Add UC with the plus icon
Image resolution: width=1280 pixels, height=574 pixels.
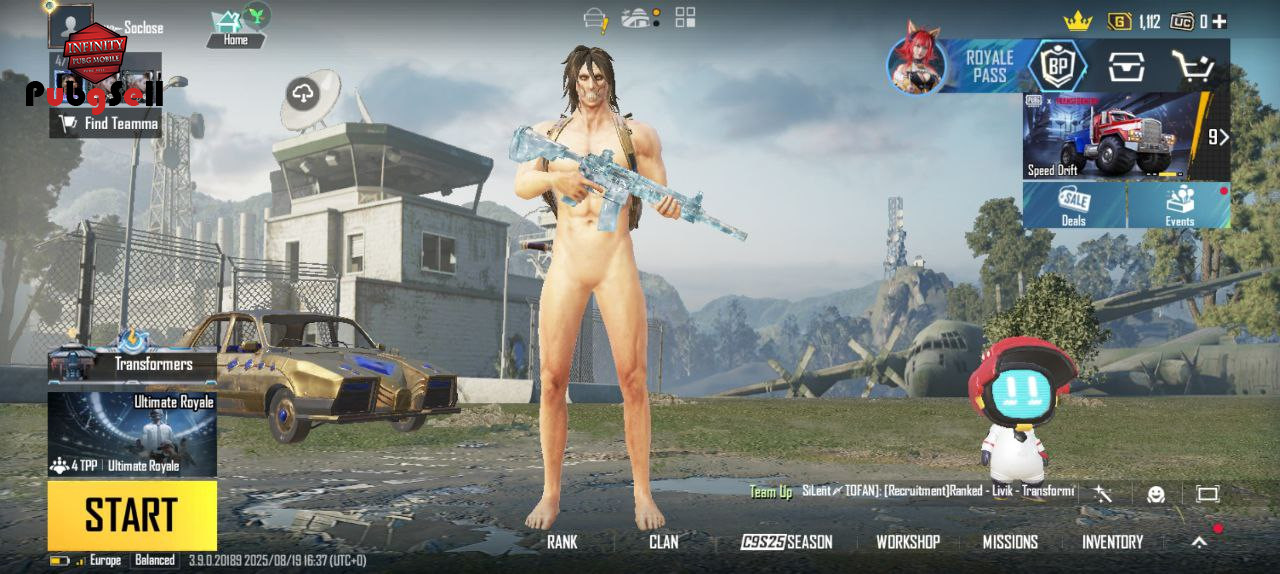pos(1219,21)
